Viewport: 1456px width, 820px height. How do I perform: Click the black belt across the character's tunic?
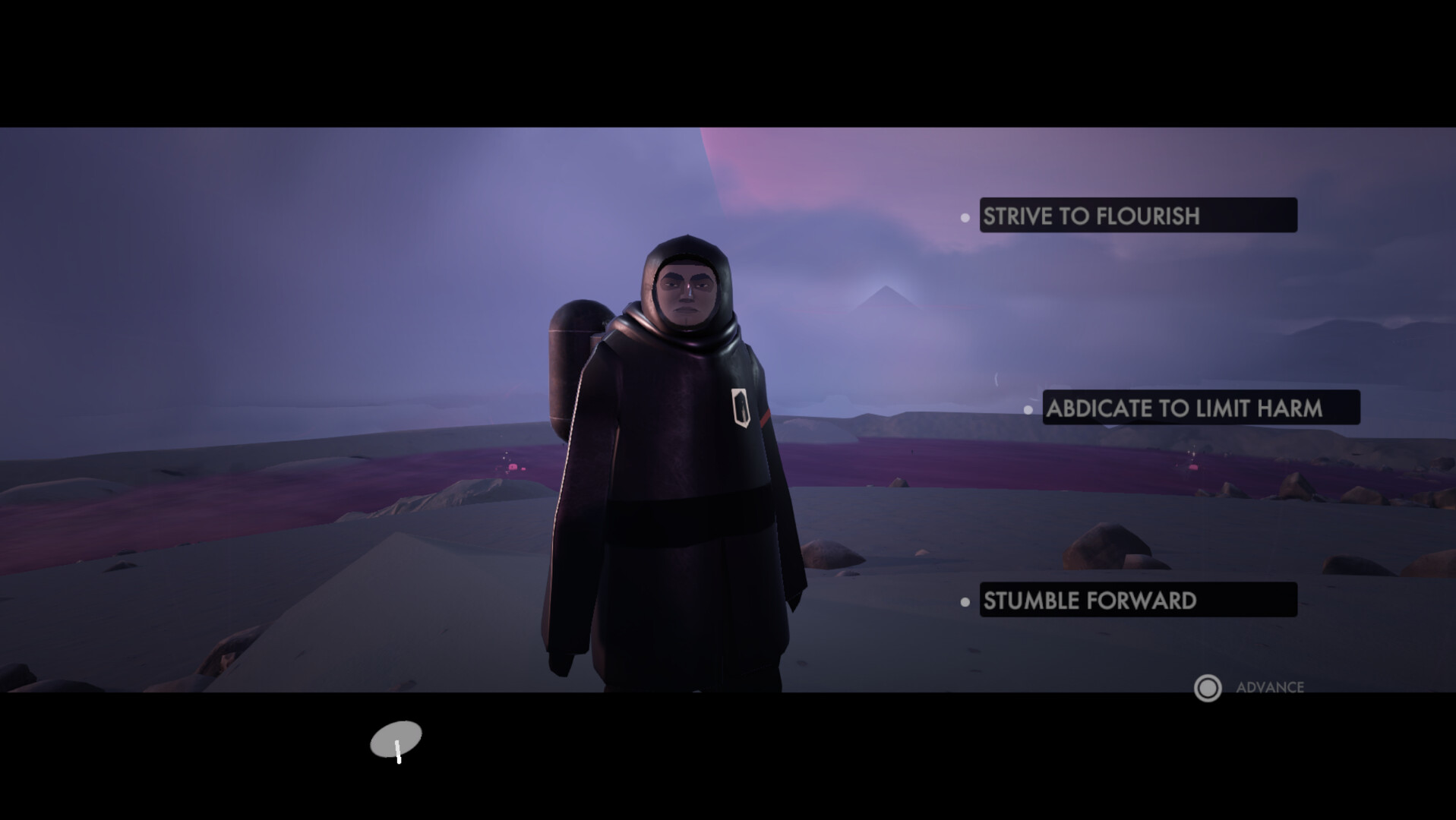[684, 516]
